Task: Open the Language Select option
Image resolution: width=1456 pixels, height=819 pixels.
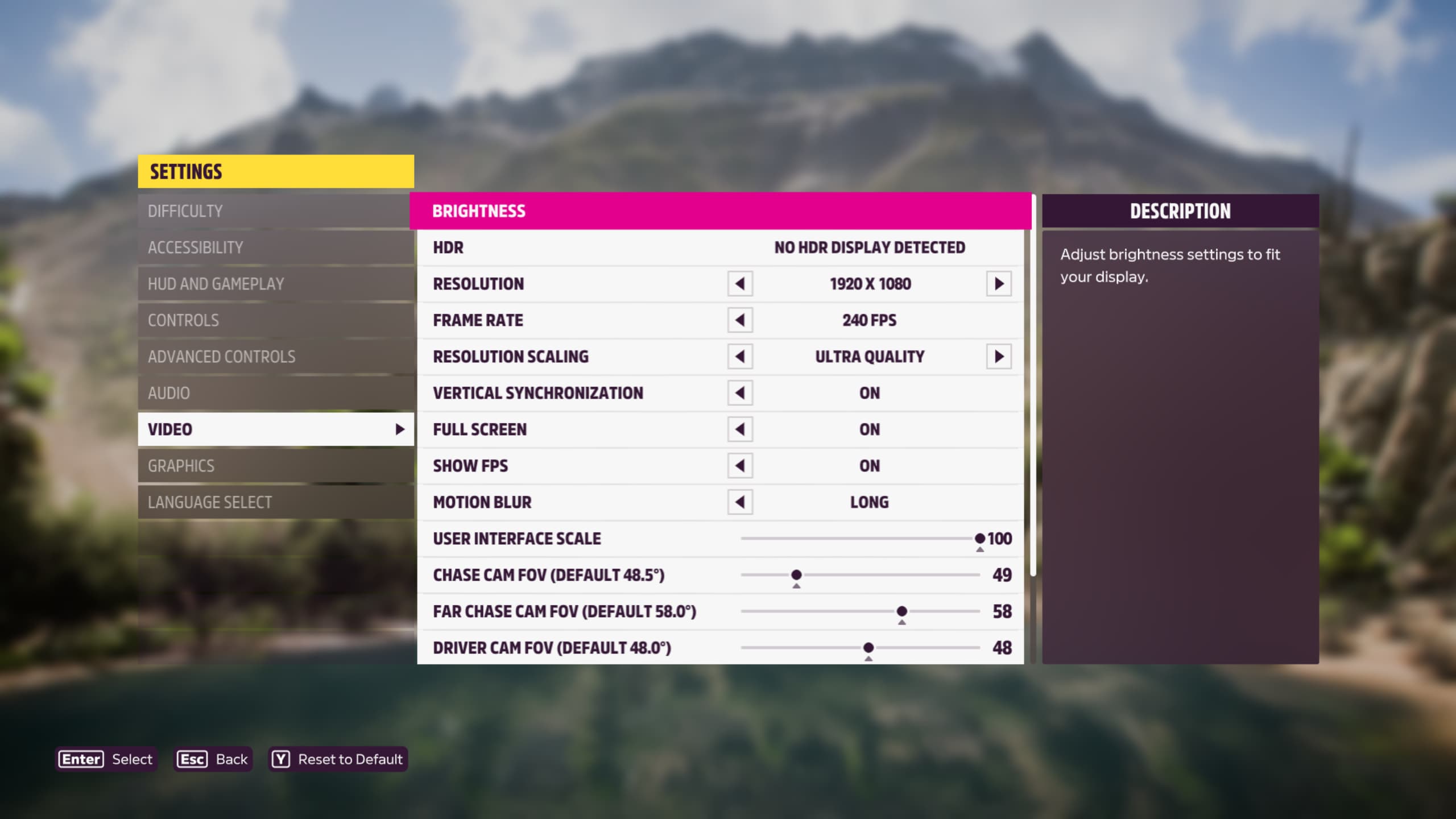Action: (275, 502)
